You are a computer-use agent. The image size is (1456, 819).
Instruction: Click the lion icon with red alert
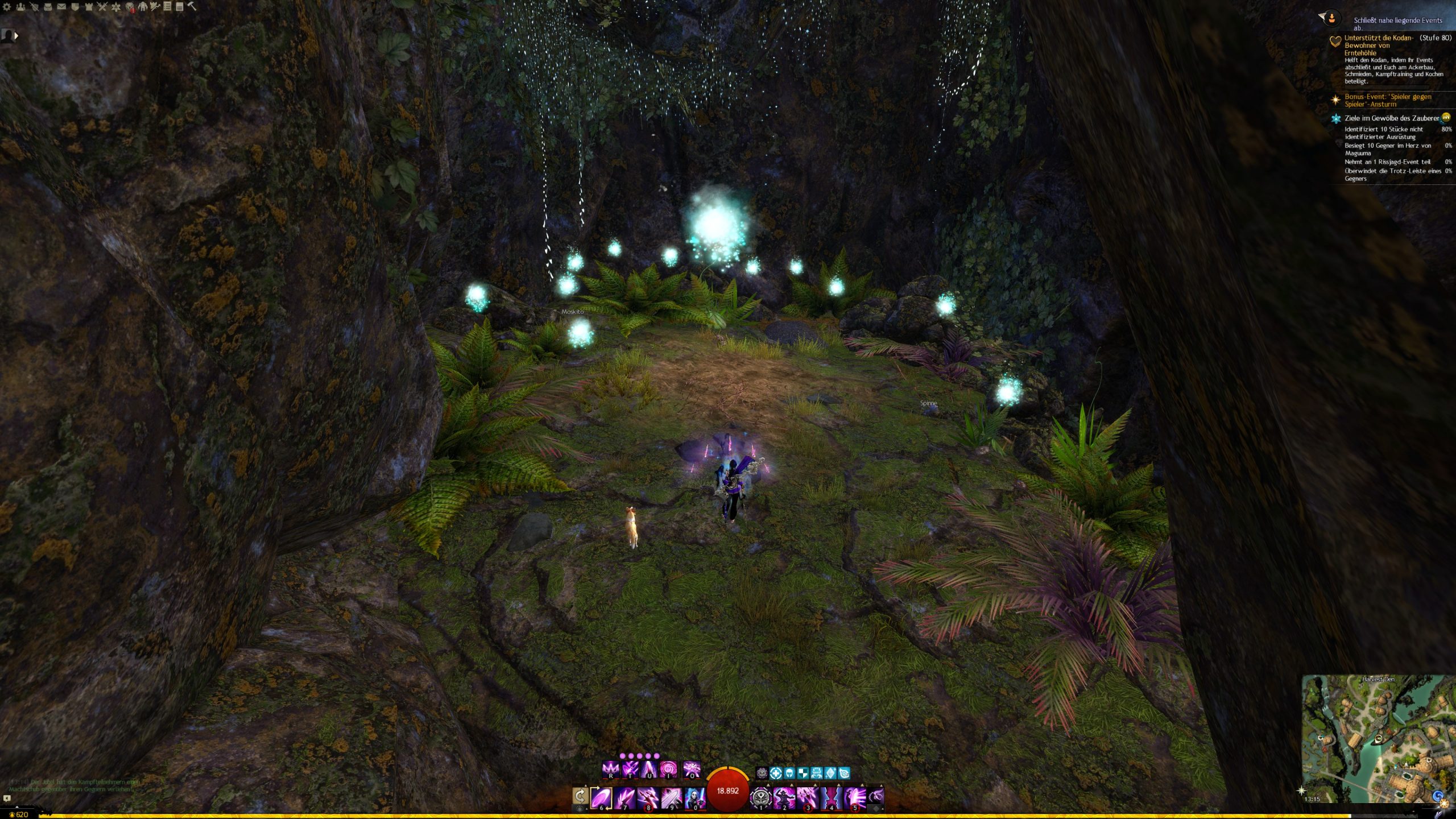click(130, 7)
